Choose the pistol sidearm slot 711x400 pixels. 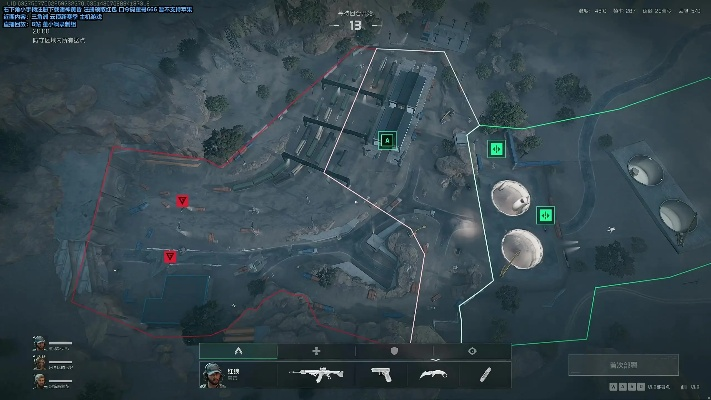(x=381, y=374)
